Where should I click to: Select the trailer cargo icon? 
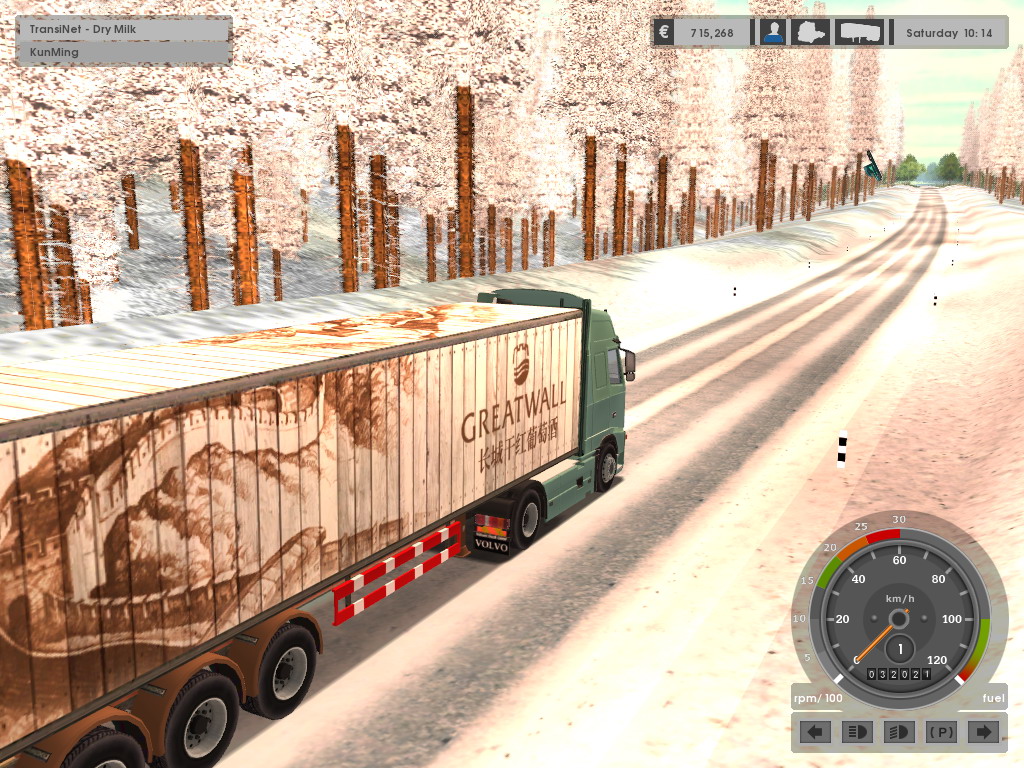coord(859,32)
